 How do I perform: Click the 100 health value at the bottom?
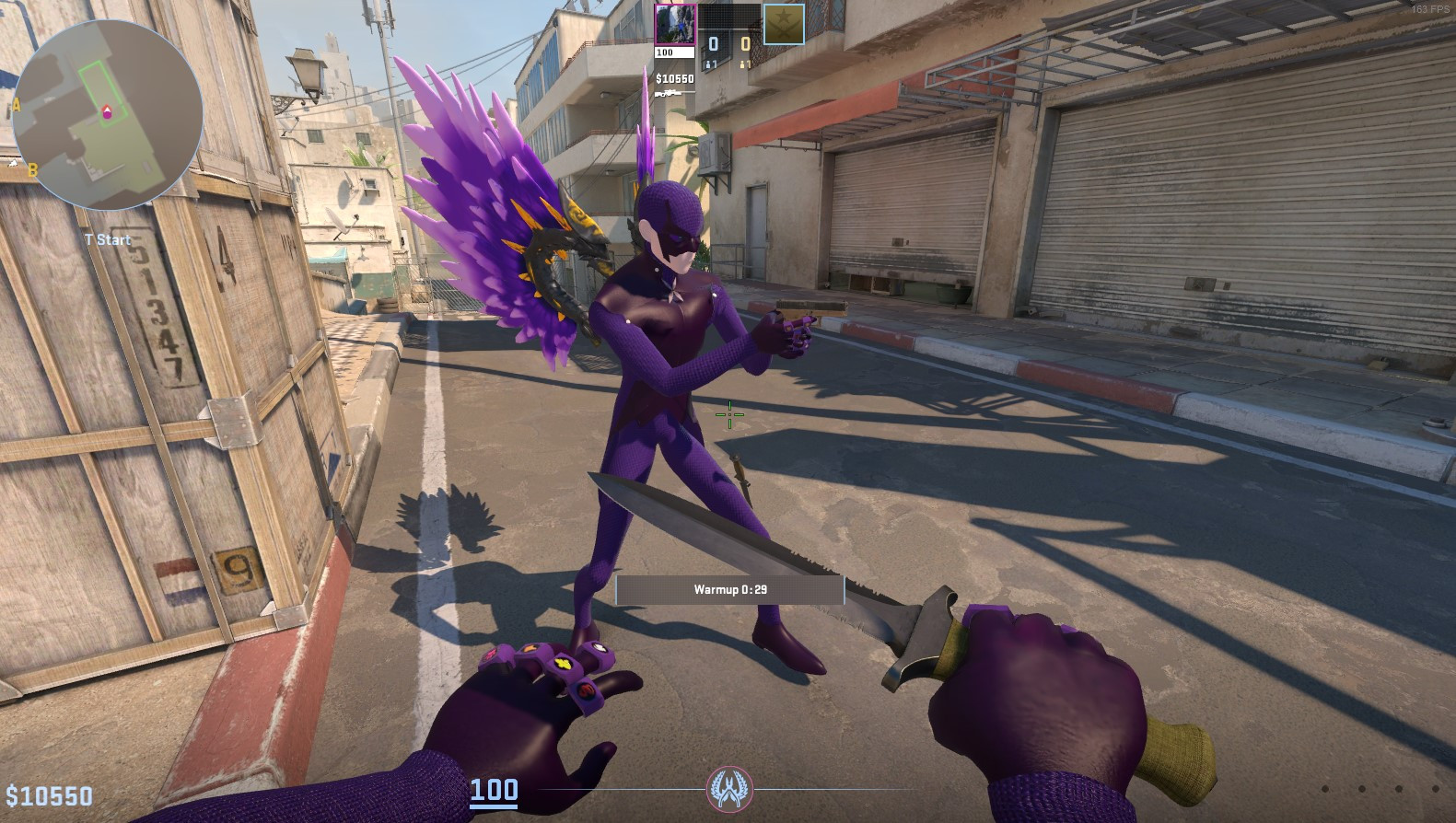[x=494, y=789]
